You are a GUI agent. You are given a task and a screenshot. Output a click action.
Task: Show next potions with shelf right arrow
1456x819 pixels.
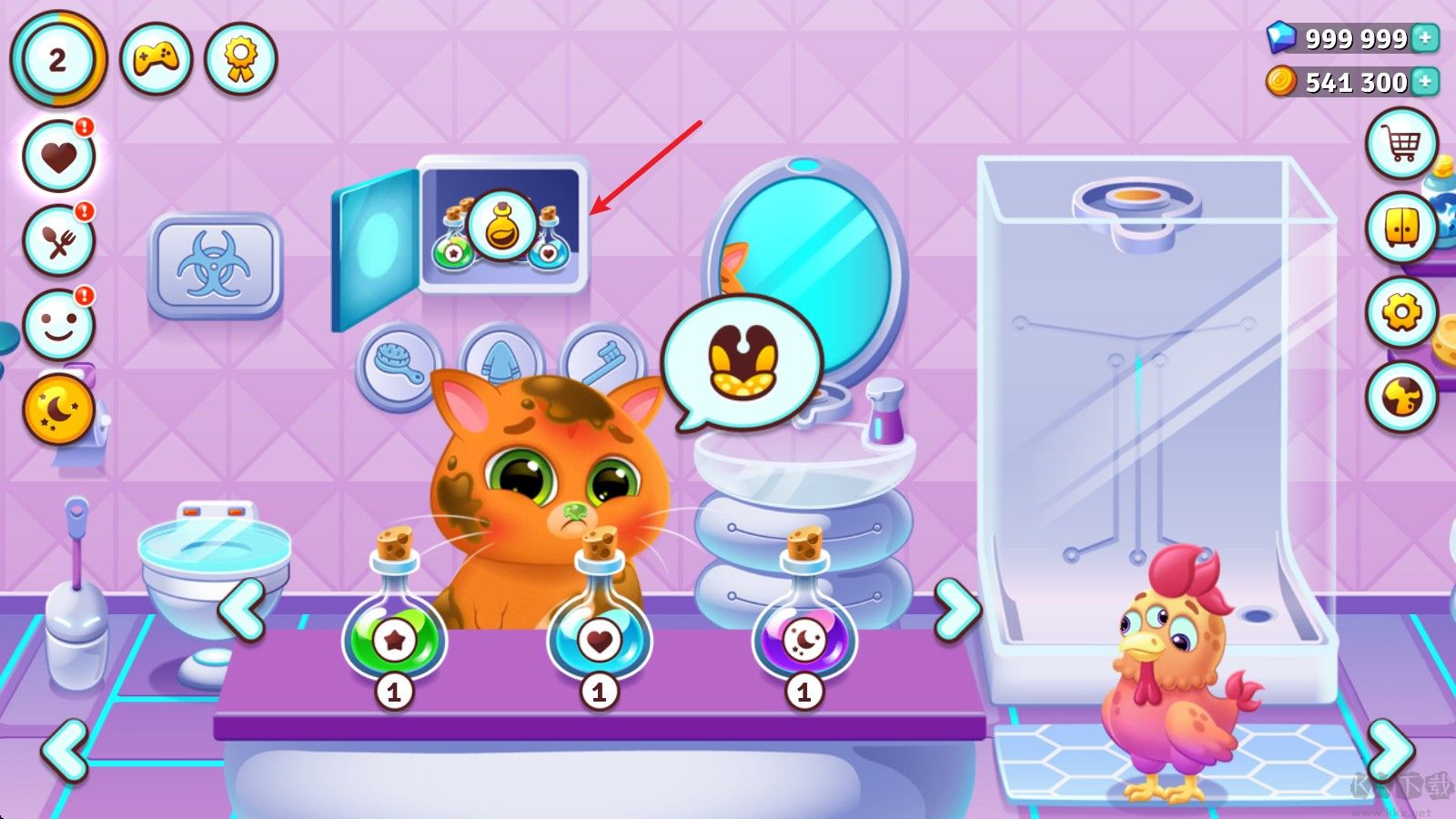pos(957,610)
